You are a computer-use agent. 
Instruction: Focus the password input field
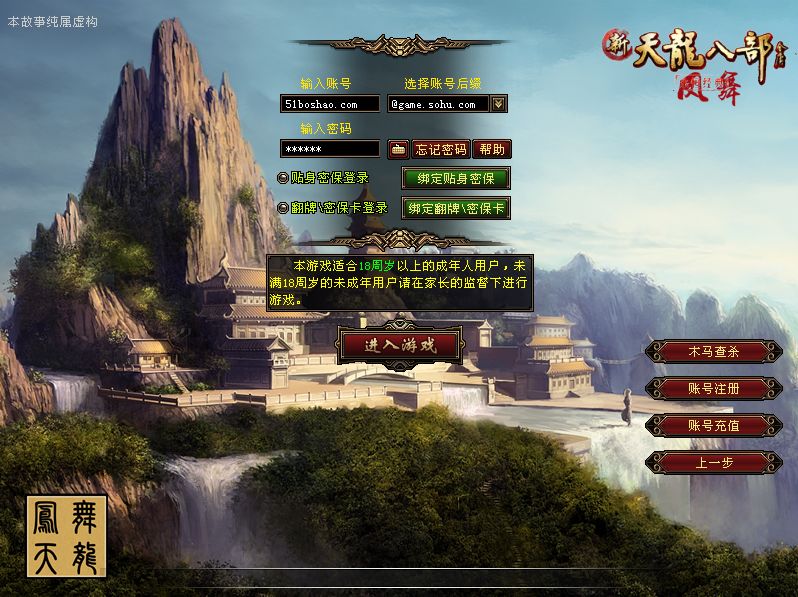point(330,149)
